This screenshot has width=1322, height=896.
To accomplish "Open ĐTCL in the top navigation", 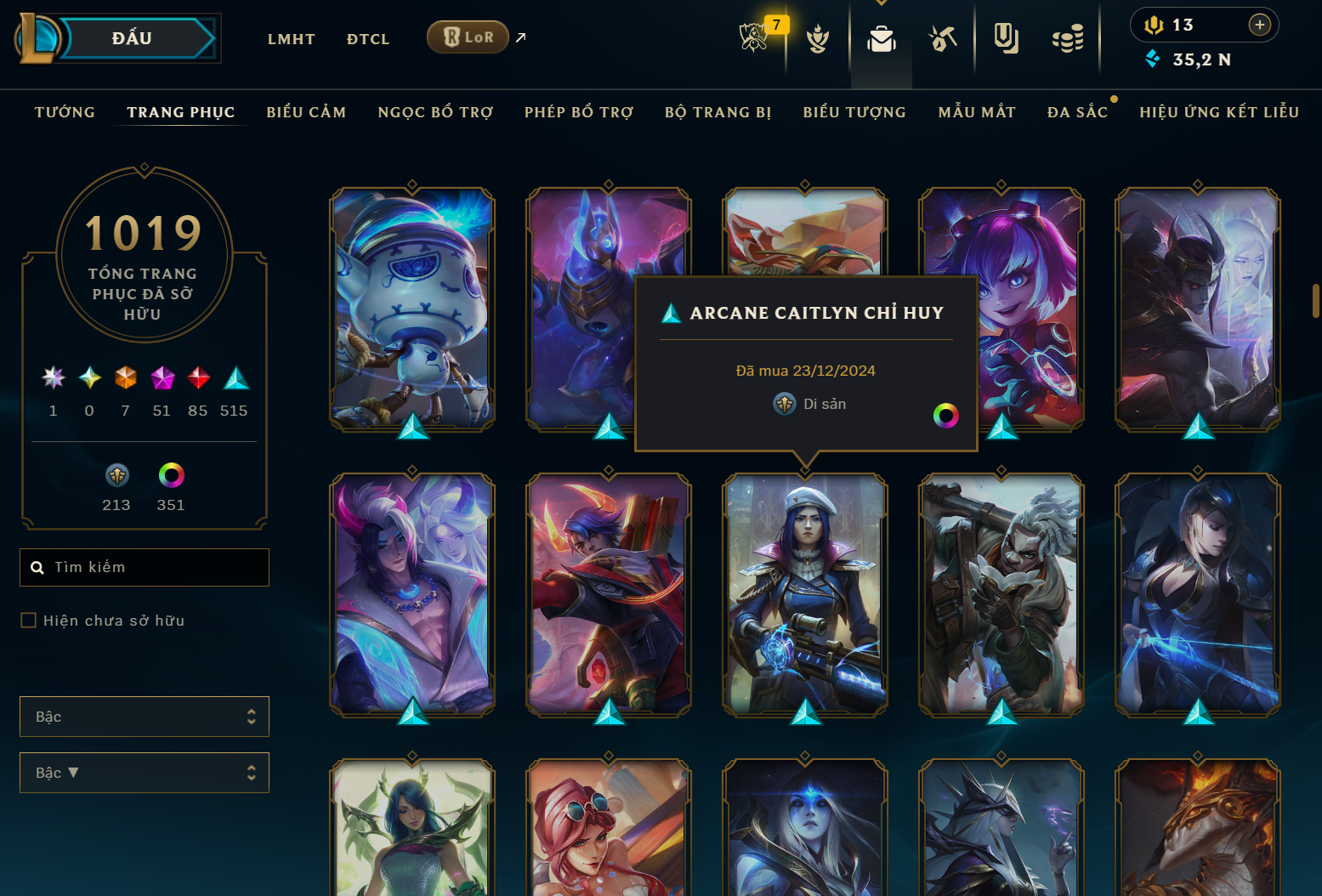I will (x=368, y=38).
